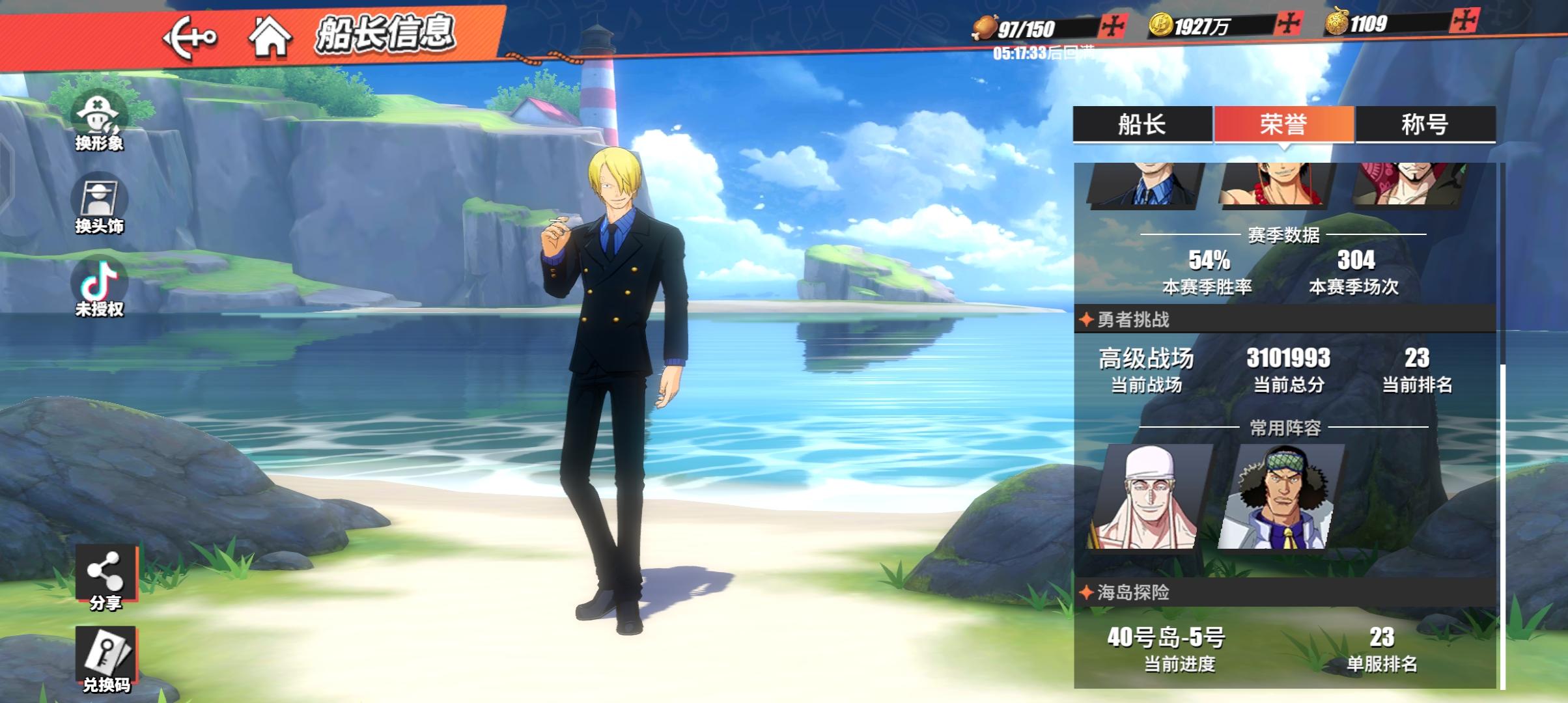Switch to the 称号 title tab
1568x703 pixels.
[x=1425, y=124]
